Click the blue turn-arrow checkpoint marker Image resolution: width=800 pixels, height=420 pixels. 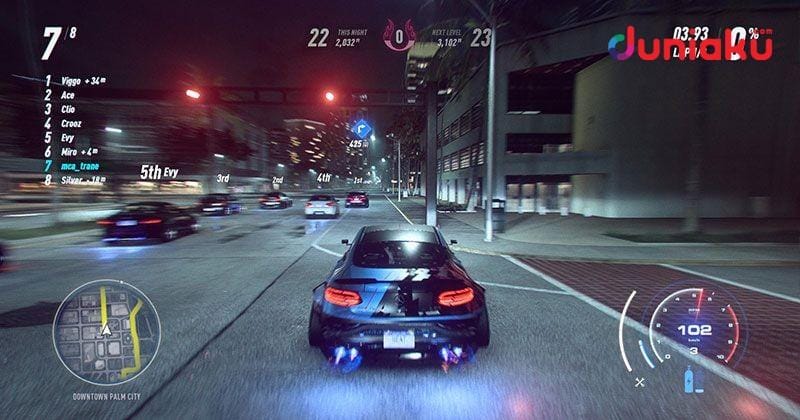(x=362, y=129)
